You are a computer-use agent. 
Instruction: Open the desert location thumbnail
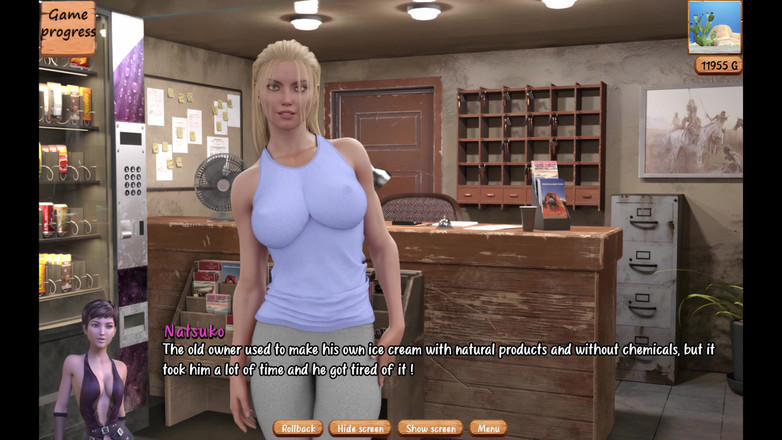coord(715,27)
